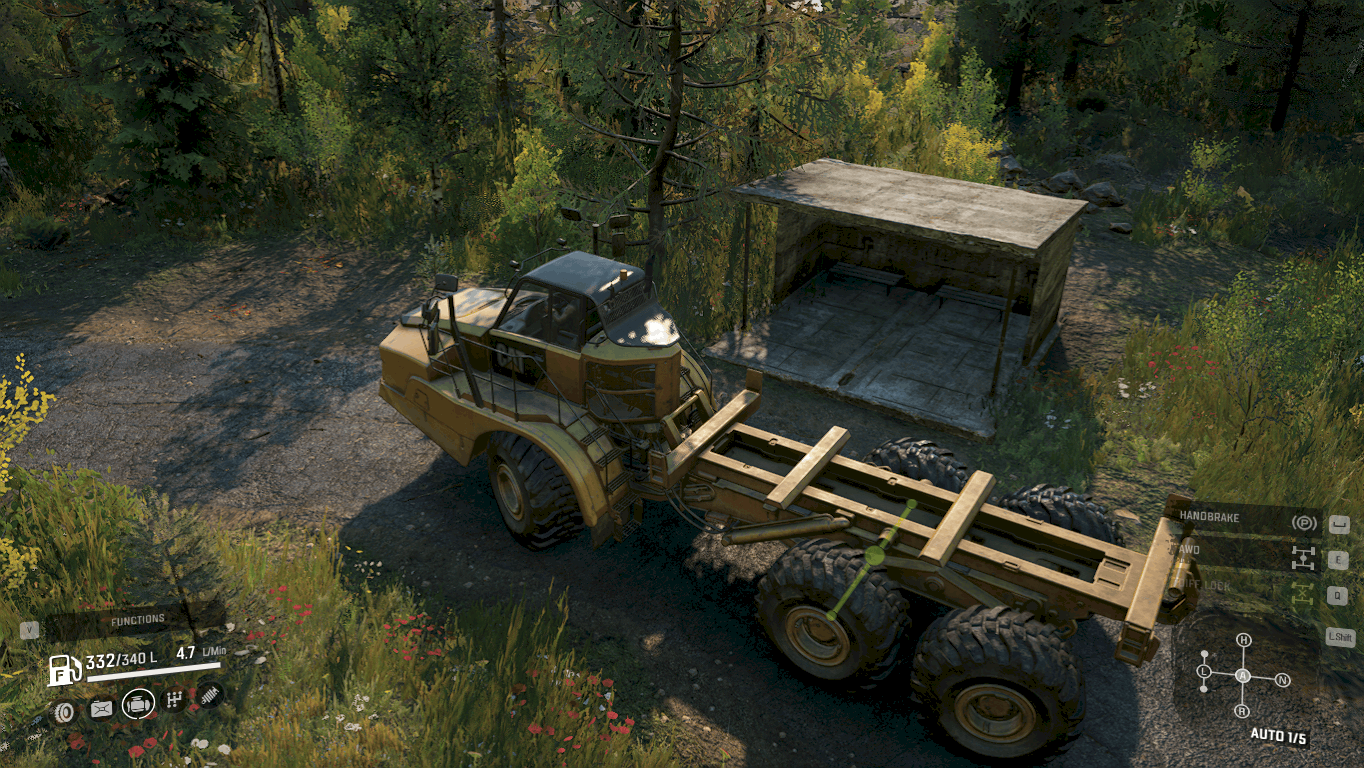1364x768 pixels.
Task: Click the tire status icon
Action: pyautogui.click(x=64, y=712)
